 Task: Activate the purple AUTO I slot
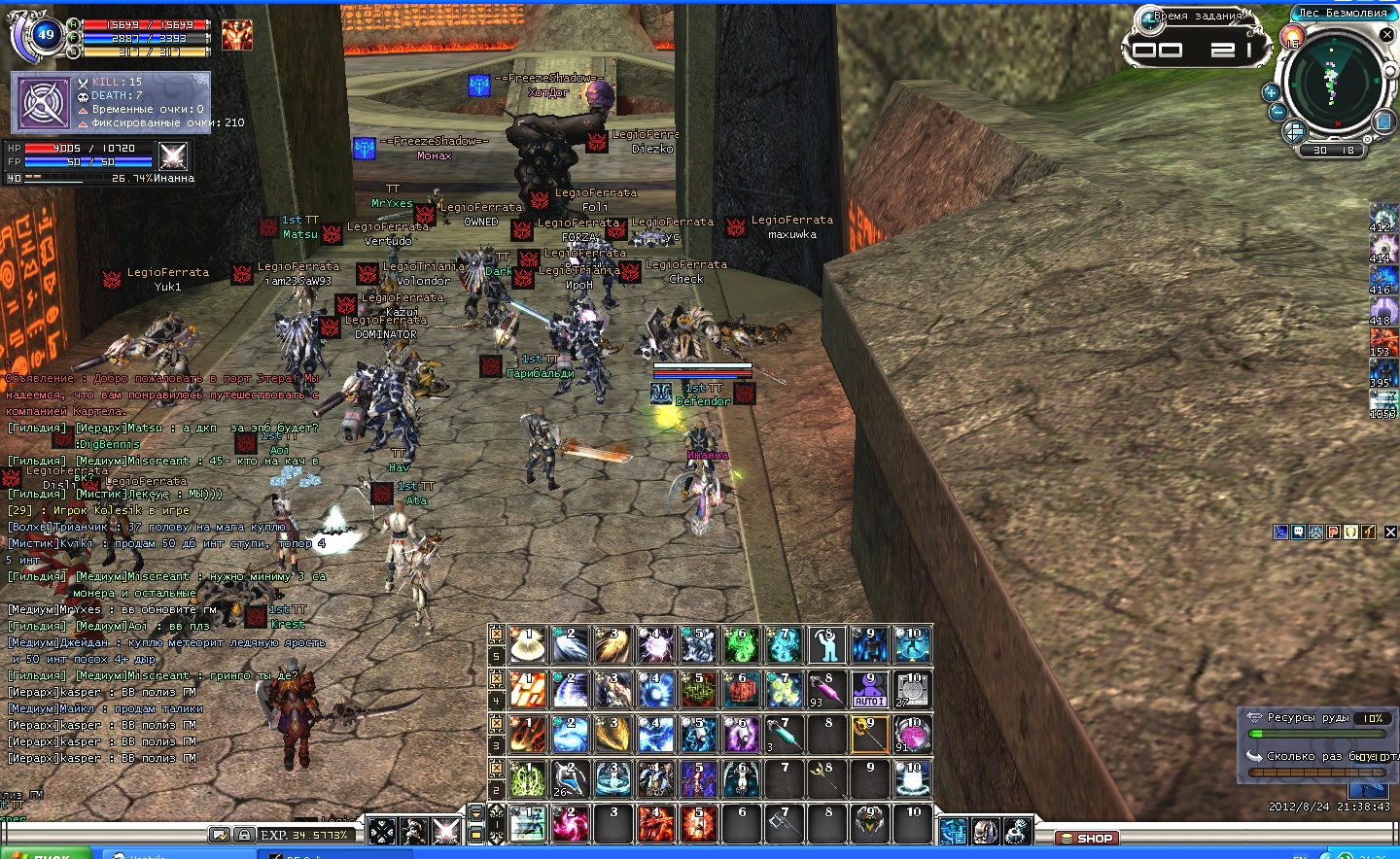click(868, 689)
